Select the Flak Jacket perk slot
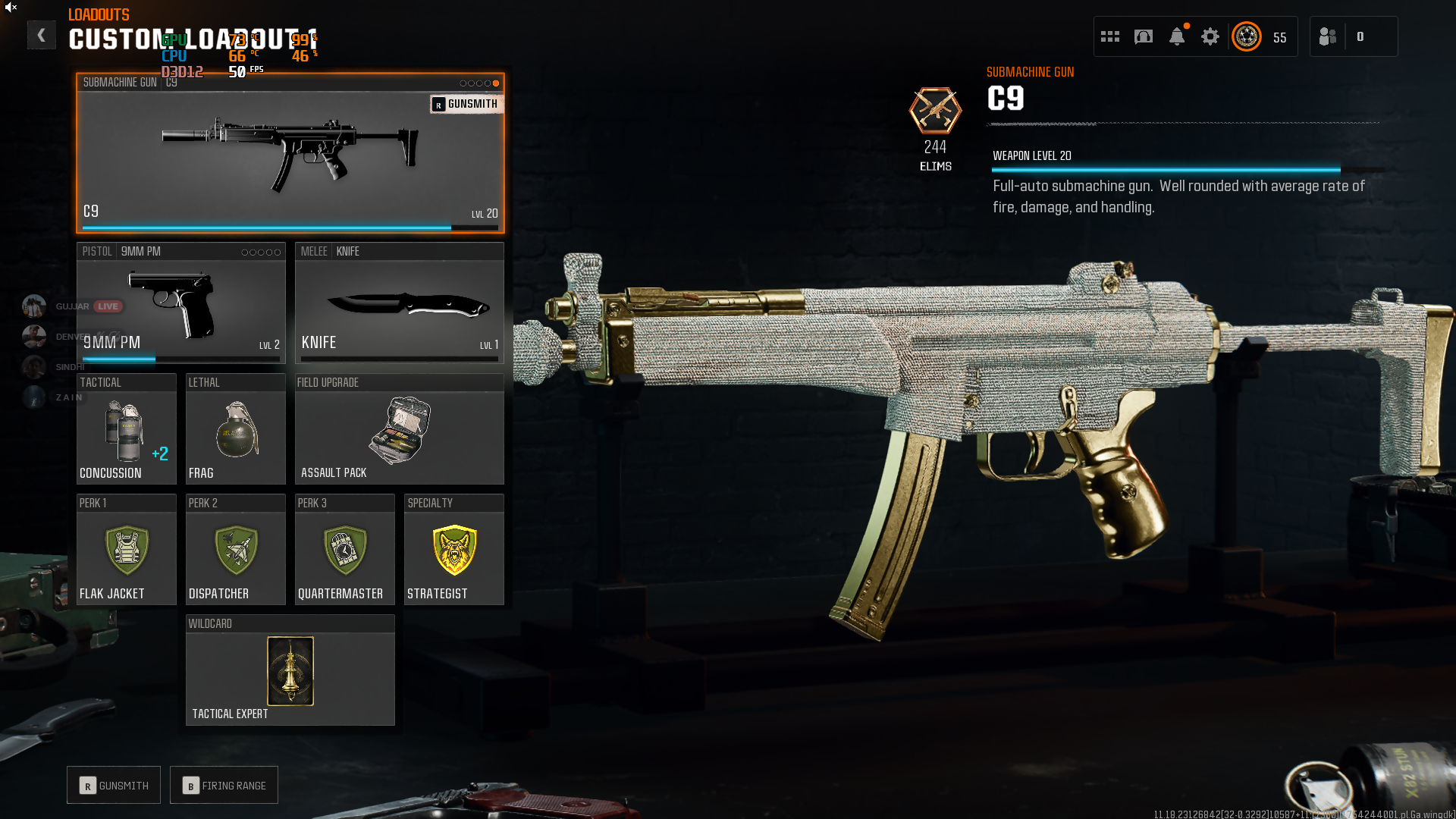The image size is (1456, 819). pos(126,550)
